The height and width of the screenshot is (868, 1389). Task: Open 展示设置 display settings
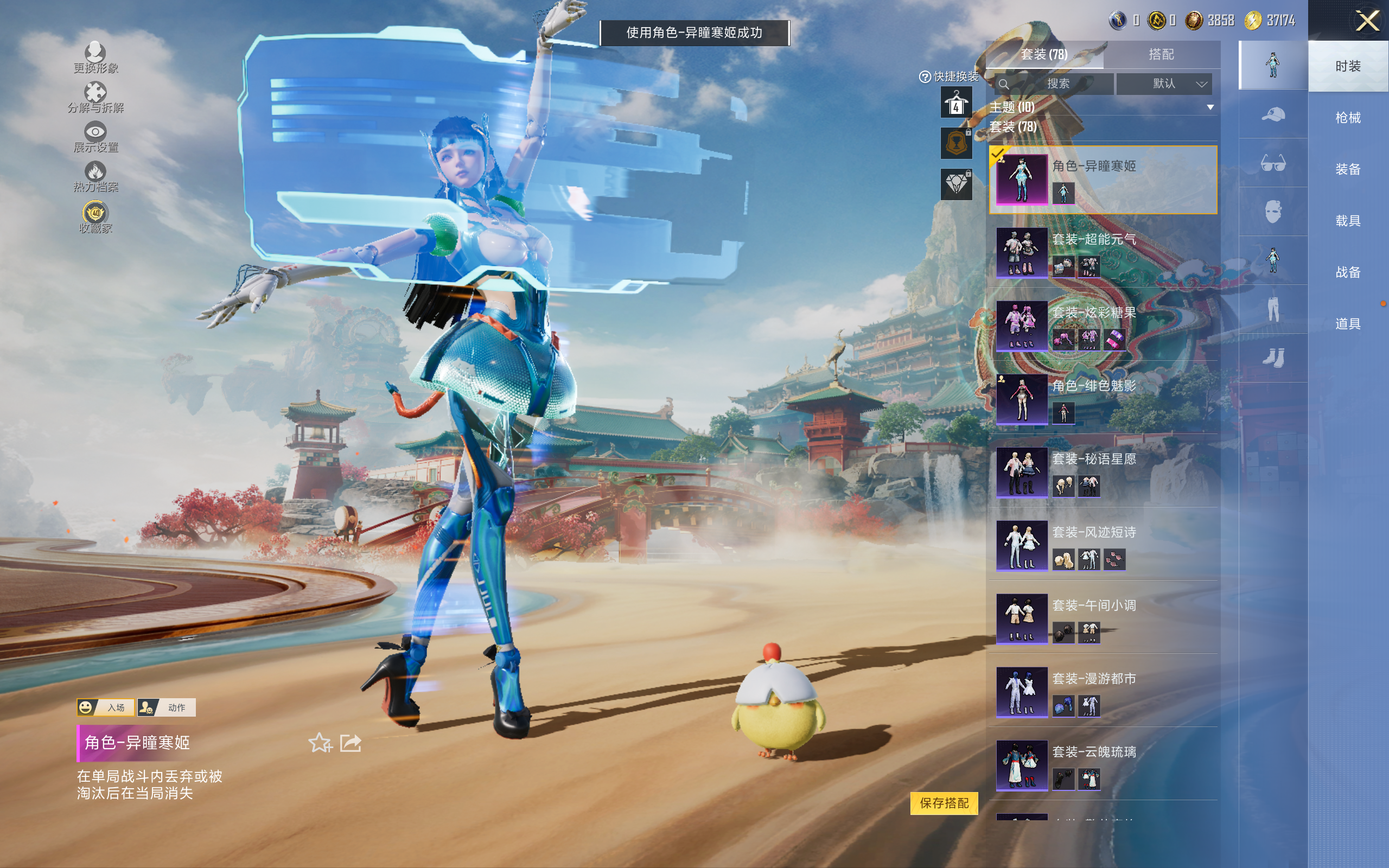(x=95, y=137)
